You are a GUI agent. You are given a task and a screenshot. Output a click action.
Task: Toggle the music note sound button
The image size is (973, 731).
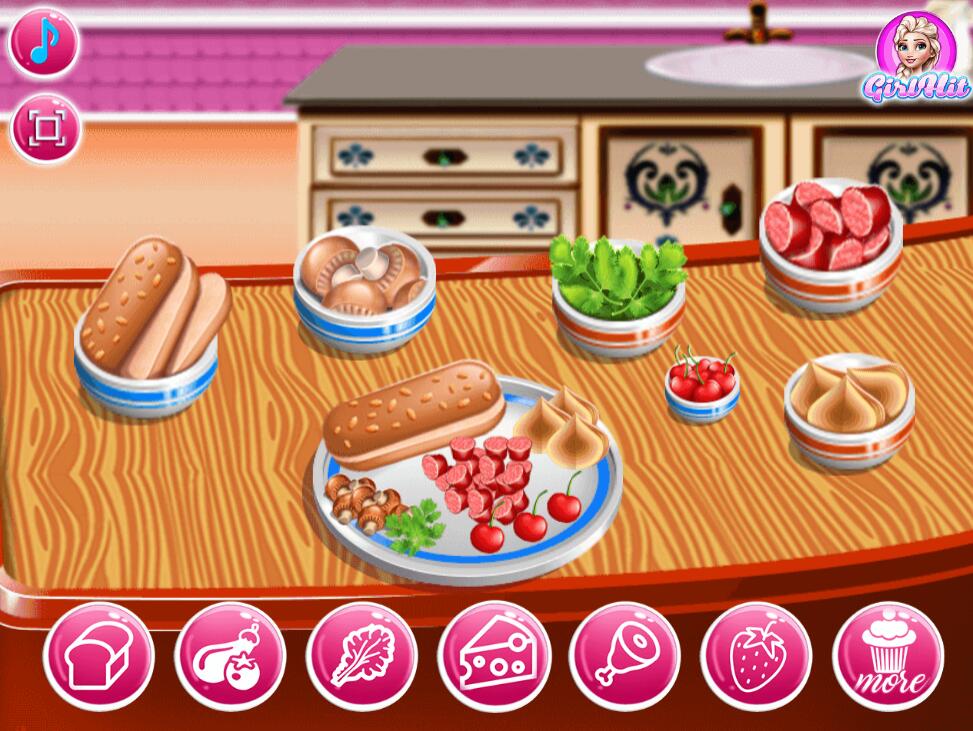tap(44, 43)
